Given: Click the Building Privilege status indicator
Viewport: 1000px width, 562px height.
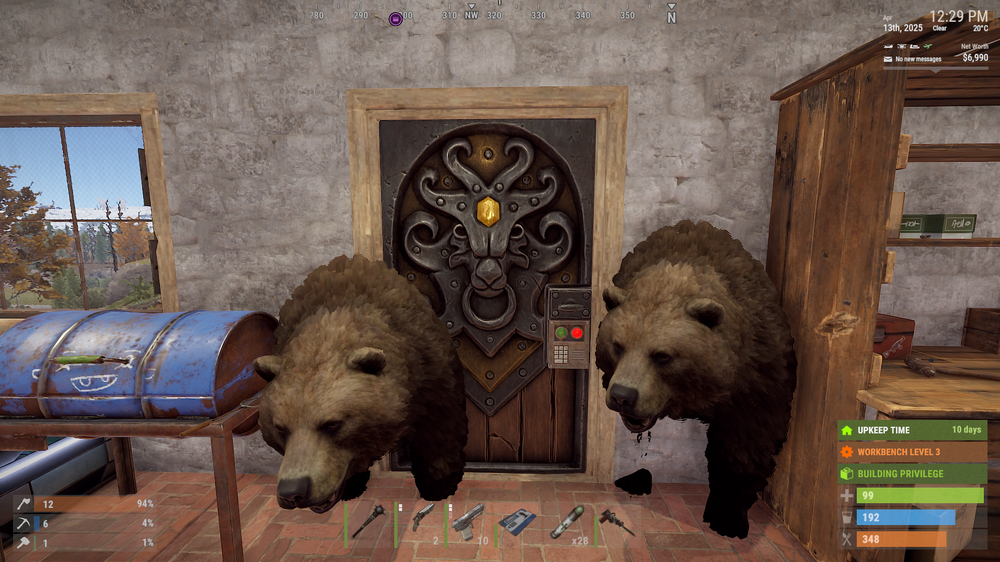Looking at the screenshot, I should pyautogui.click(x=912, y=474).
